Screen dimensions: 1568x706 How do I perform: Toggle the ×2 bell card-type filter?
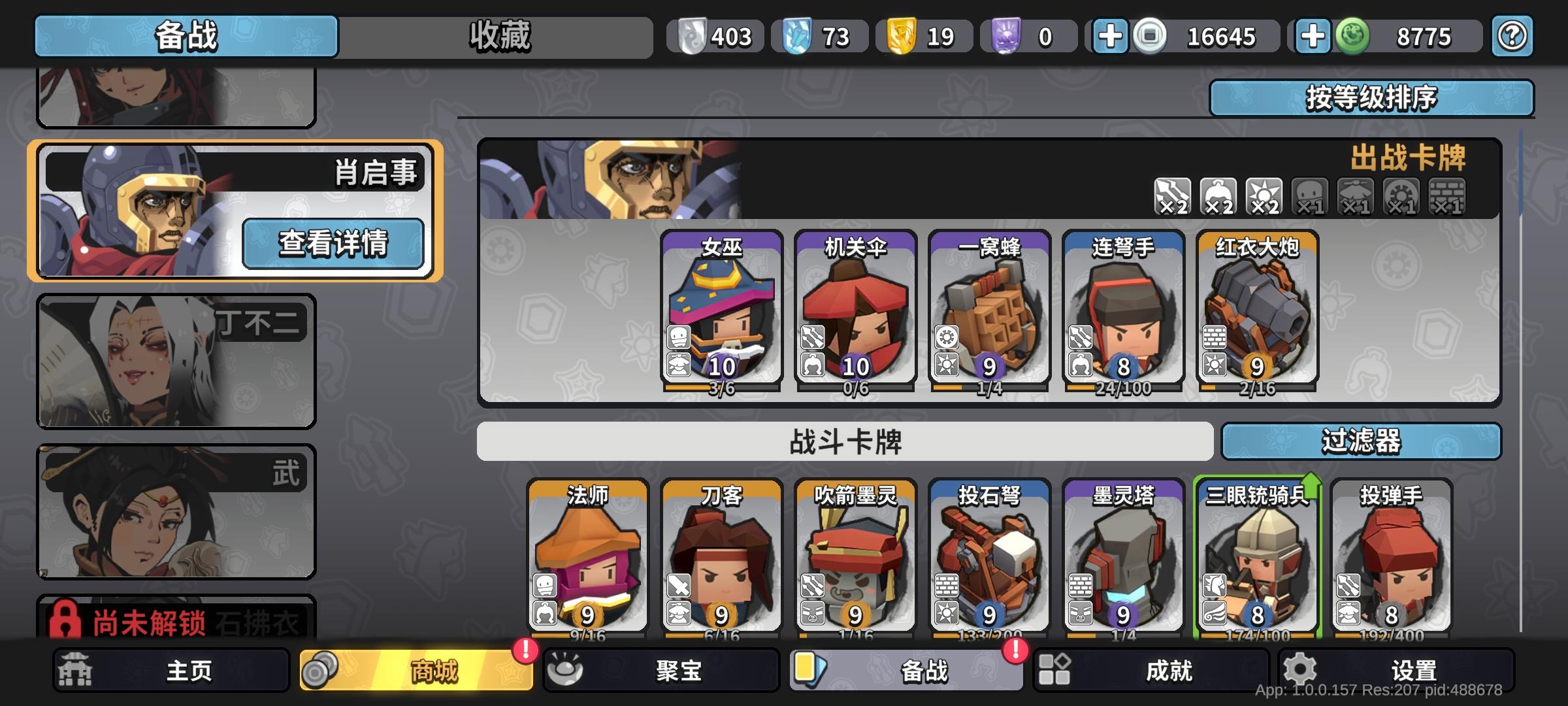[1217, 196]
